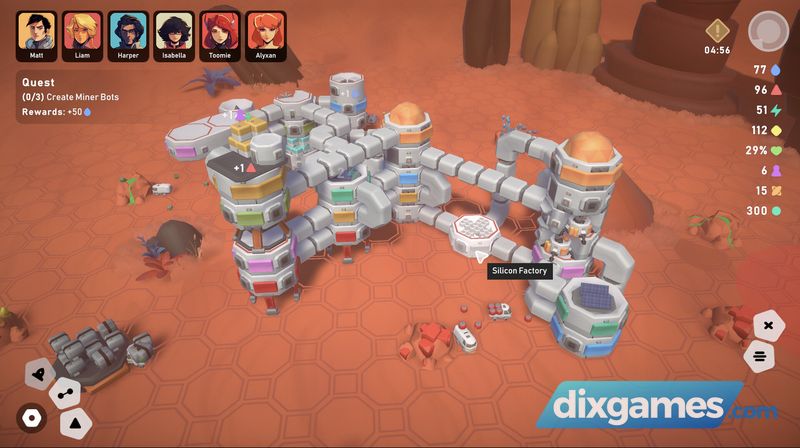800x448 pixels.
Task: Click the circular dial button in the corner
Action: 768,30
